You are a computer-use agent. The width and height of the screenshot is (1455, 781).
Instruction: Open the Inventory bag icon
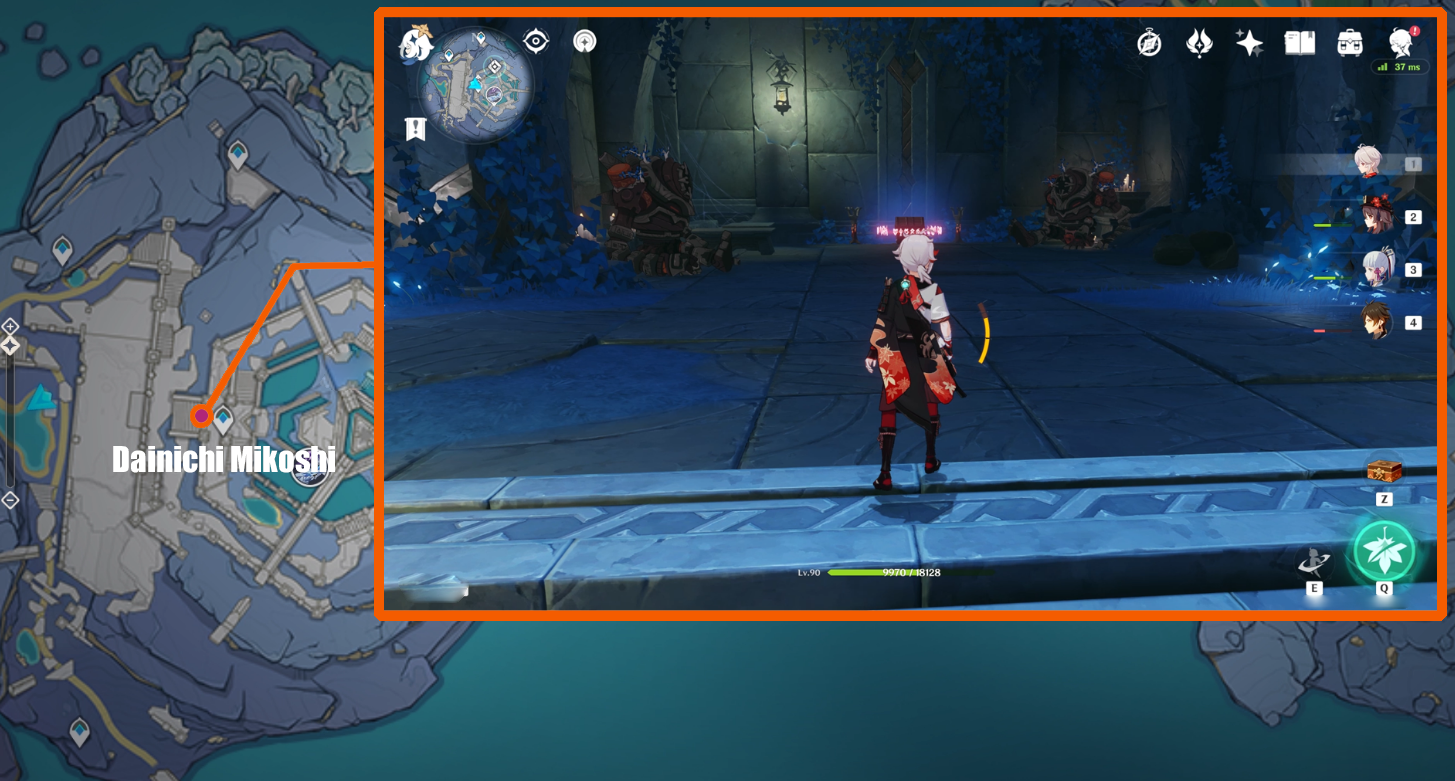[1349, 43]
